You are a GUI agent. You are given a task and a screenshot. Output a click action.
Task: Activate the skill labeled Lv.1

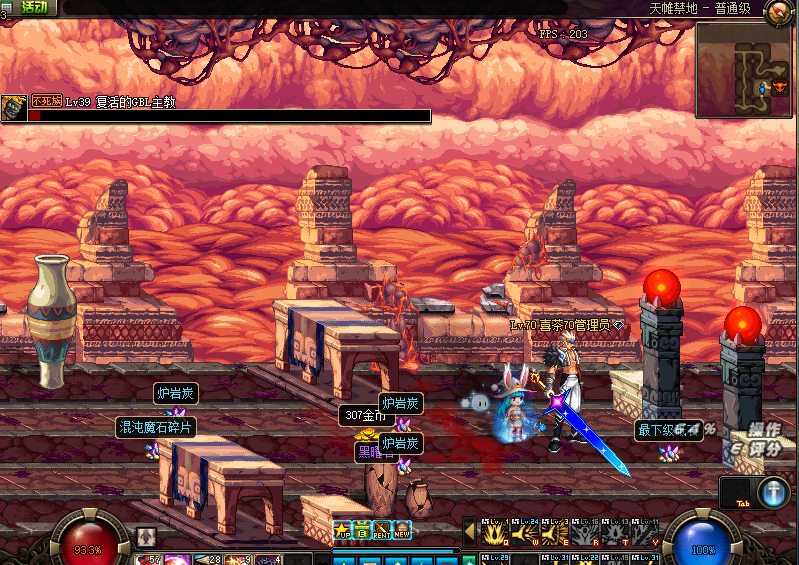click(x=497, y=531)
